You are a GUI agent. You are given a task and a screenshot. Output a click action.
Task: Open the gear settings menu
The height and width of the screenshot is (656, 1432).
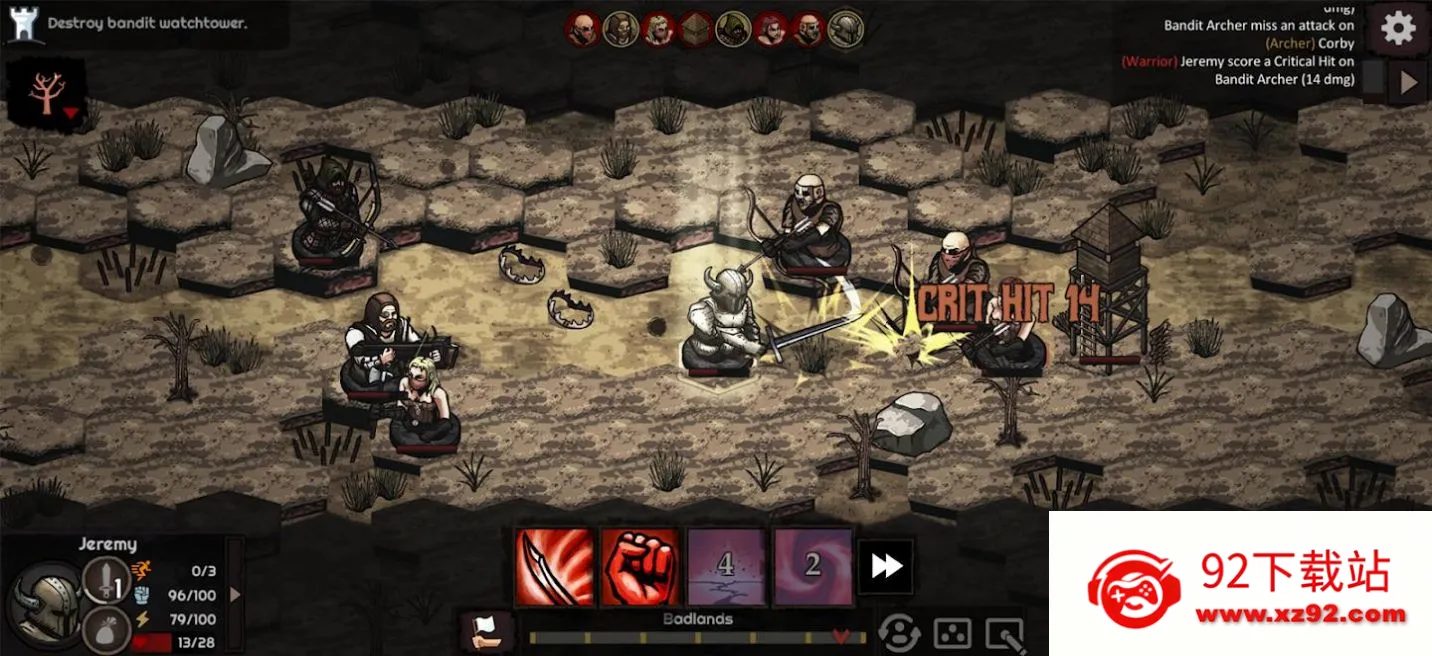click(1398, 29)
